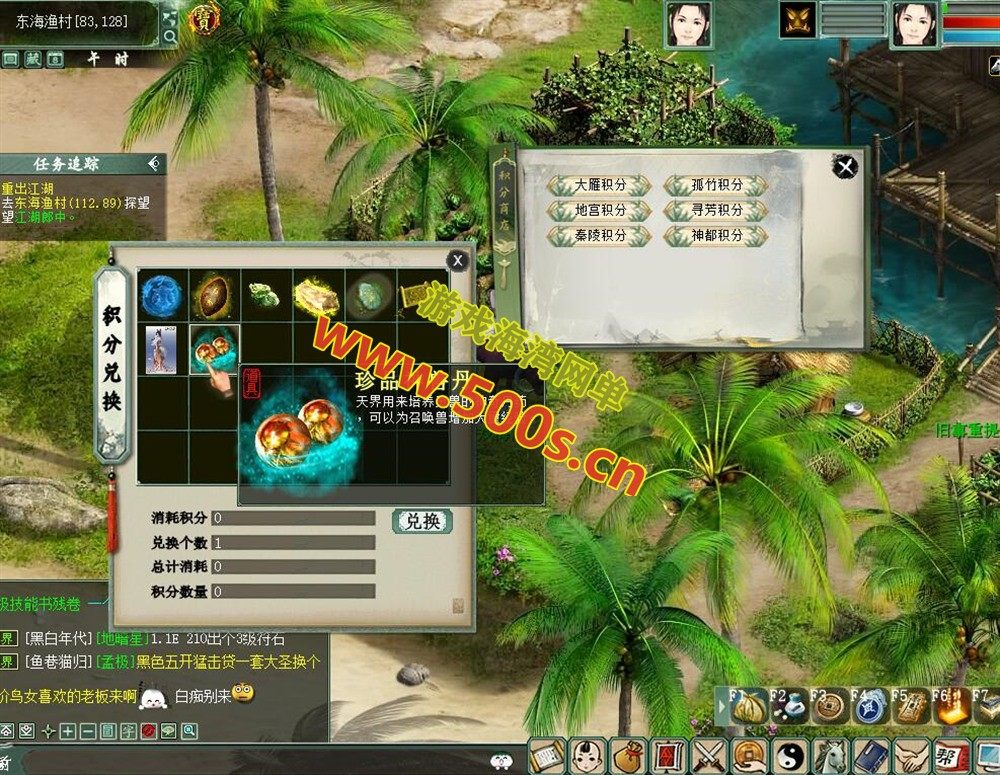Click the 兑换个数 quantity field
1000x775 pixels.
(293, 543)
